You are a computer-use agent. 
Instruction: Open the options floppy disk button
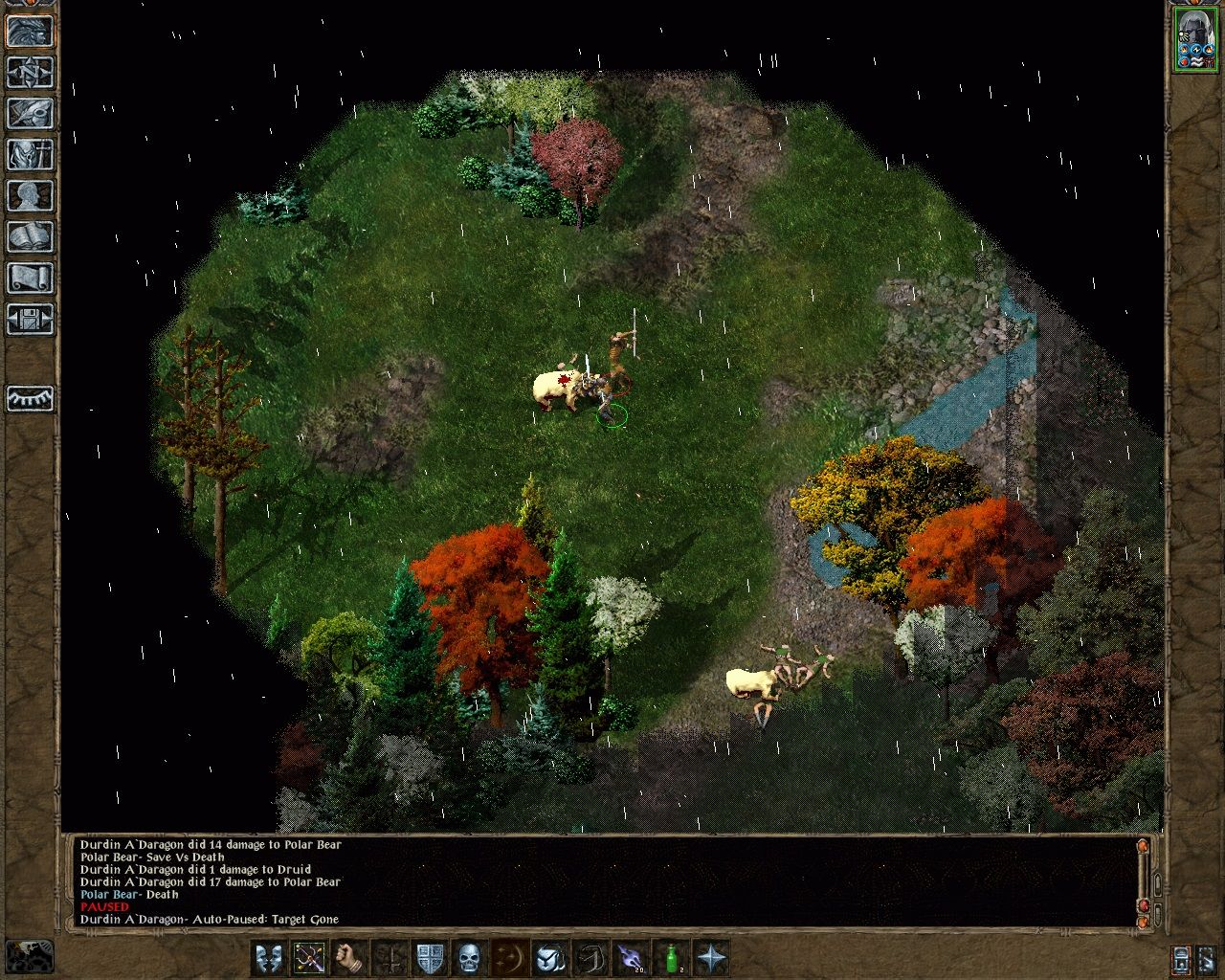[30, 319]
